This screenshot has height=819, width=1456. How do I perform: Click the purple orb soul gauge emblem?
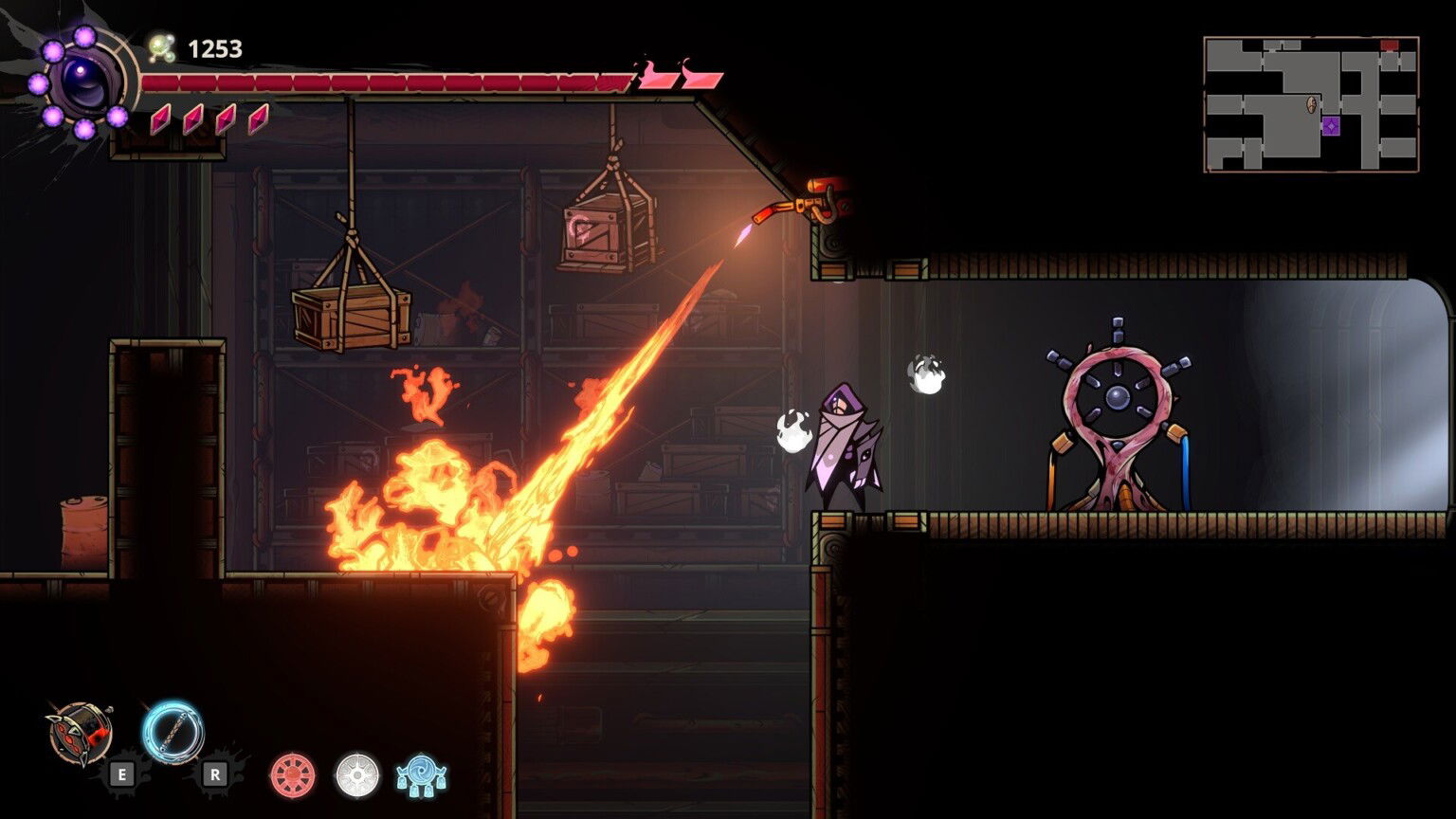point(83,82)
